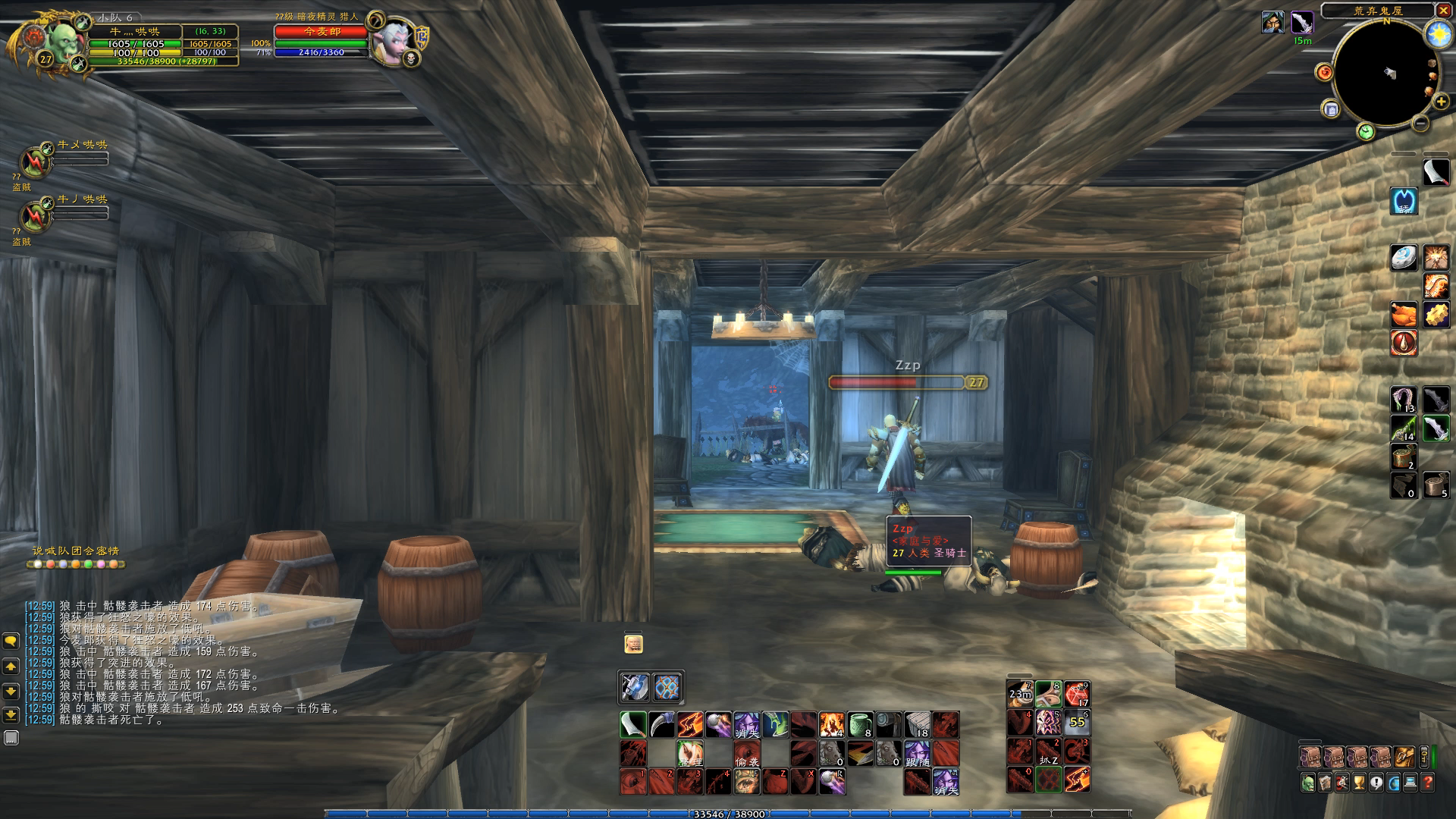
Task: Use the blue net ability icon
Action: click(x=667, y=688)
